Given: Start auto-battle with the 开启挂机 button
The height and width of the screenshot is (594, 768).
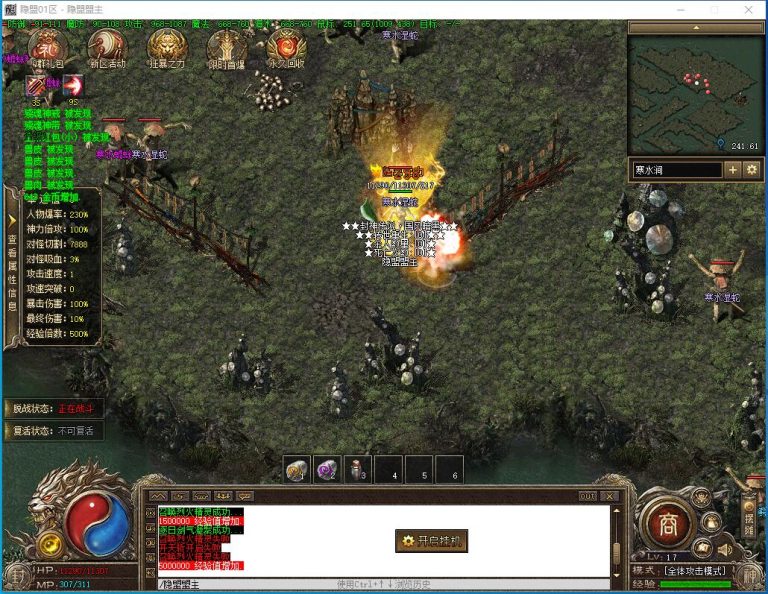Looking at the screenshot, I should [x=431, y=541].
